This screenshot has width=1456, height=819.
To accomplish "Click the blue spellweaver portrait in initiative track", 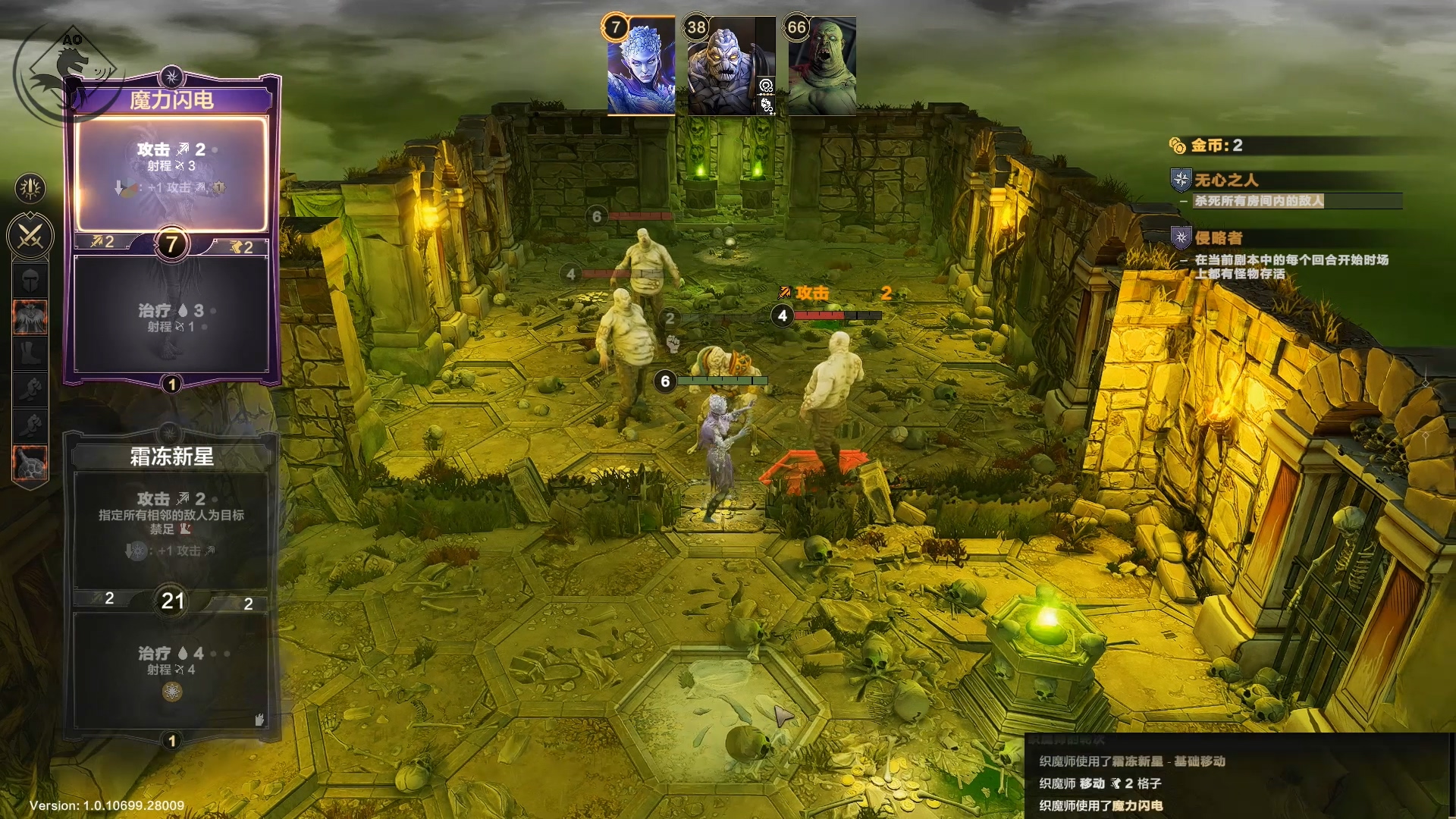I will pyautogui.click(x=641, y=67).
